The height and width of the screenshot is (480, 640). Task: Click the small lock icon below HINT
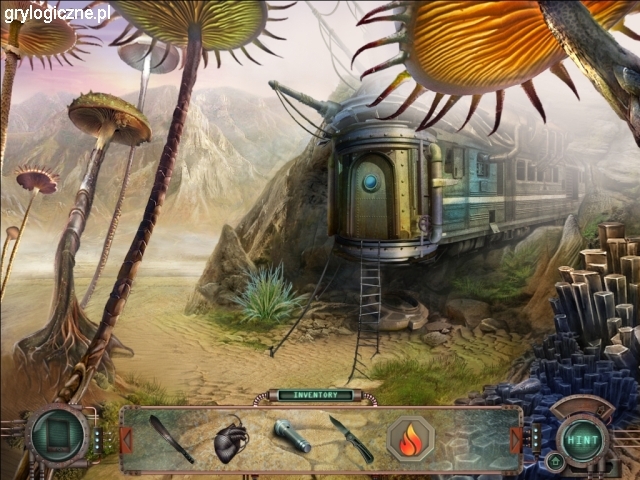pos(554,461)
